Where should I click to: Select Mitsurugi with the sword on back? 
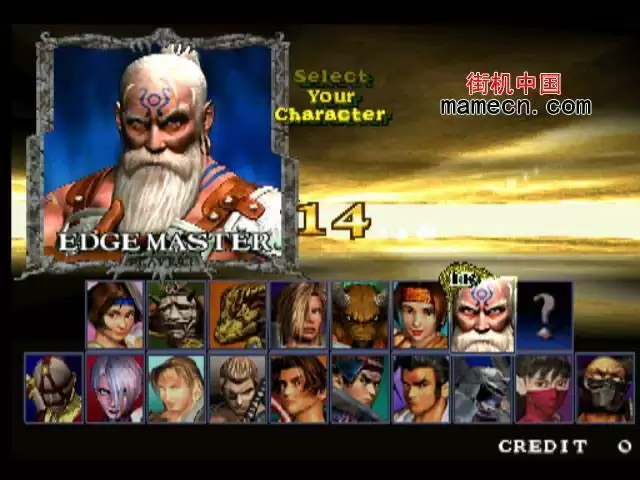tap(238, 388)
